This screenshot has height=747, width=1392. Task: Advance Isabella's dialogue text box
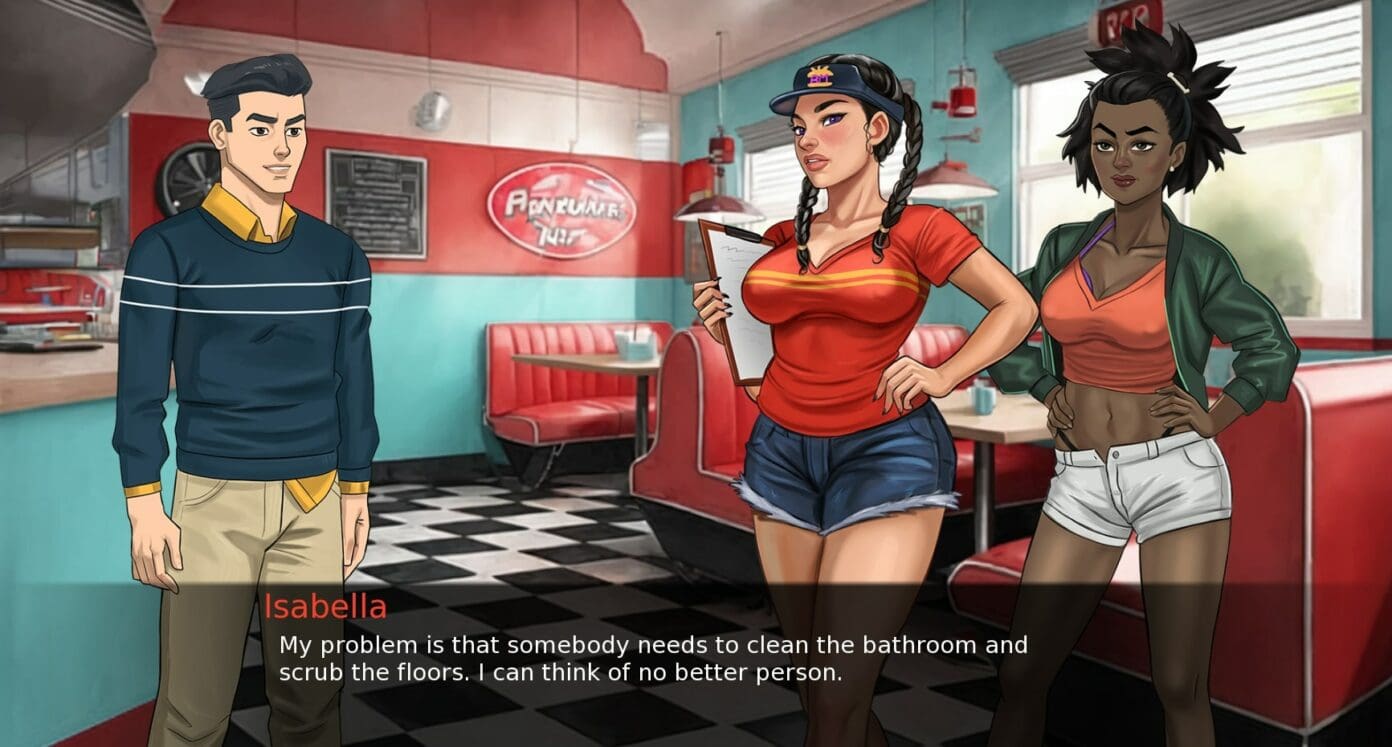[x=652, y=658]
